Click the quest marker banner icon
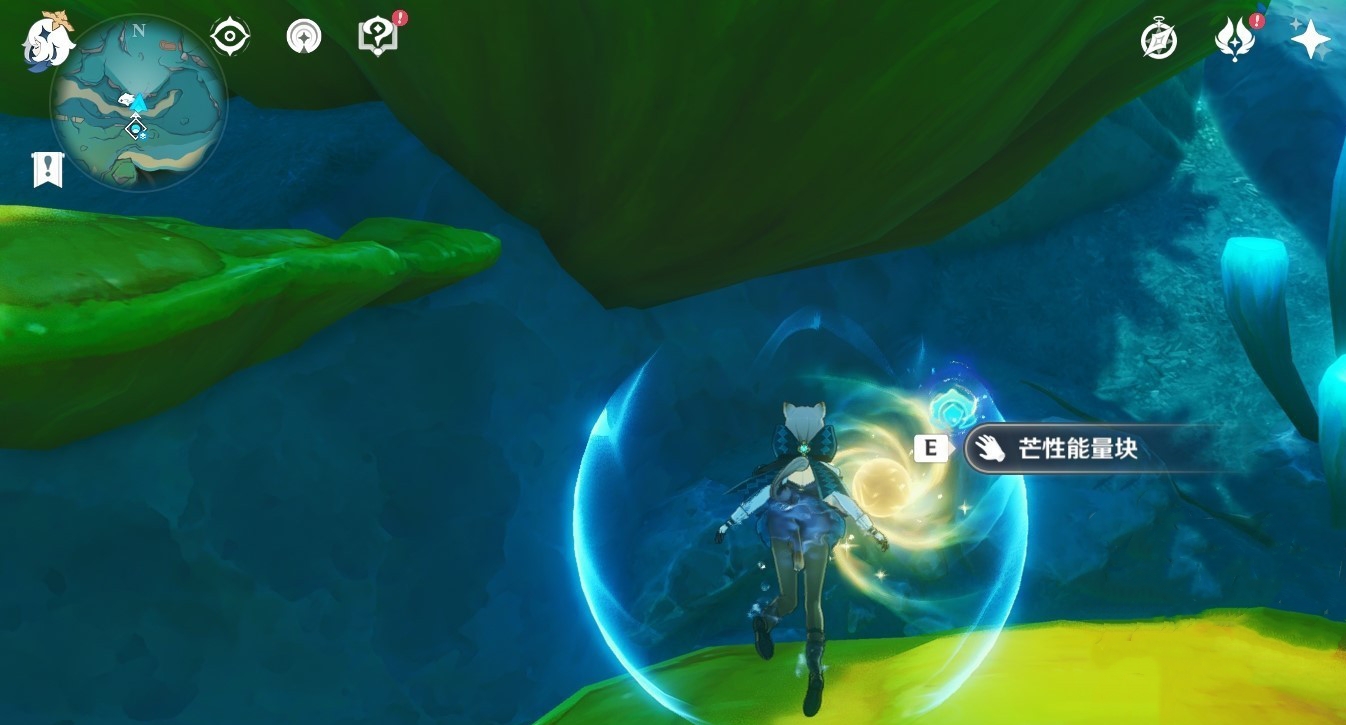Image resolution: width=1346 pixels, height=725 pixels. (x=48, y=170)
